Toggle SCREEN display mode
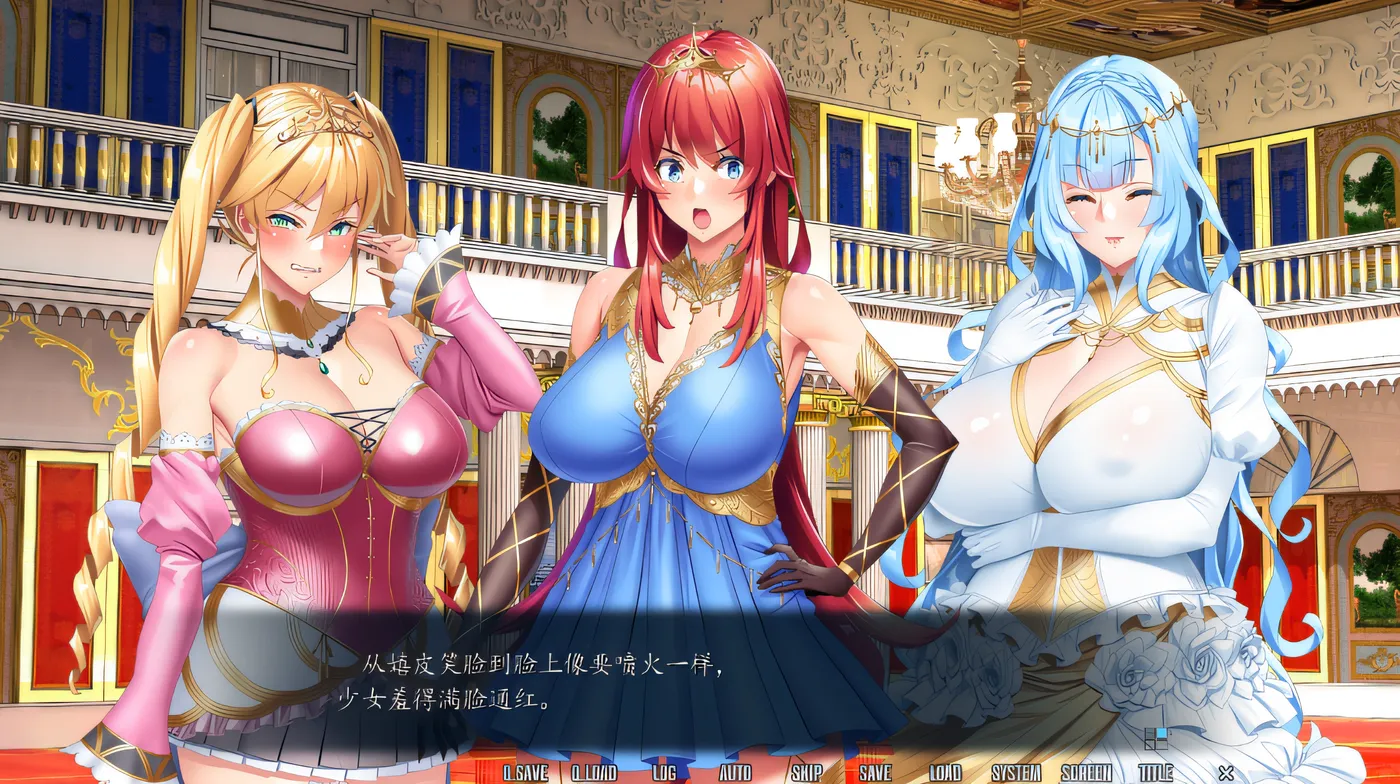The image size is (1400, 784). pos(1087,771)
